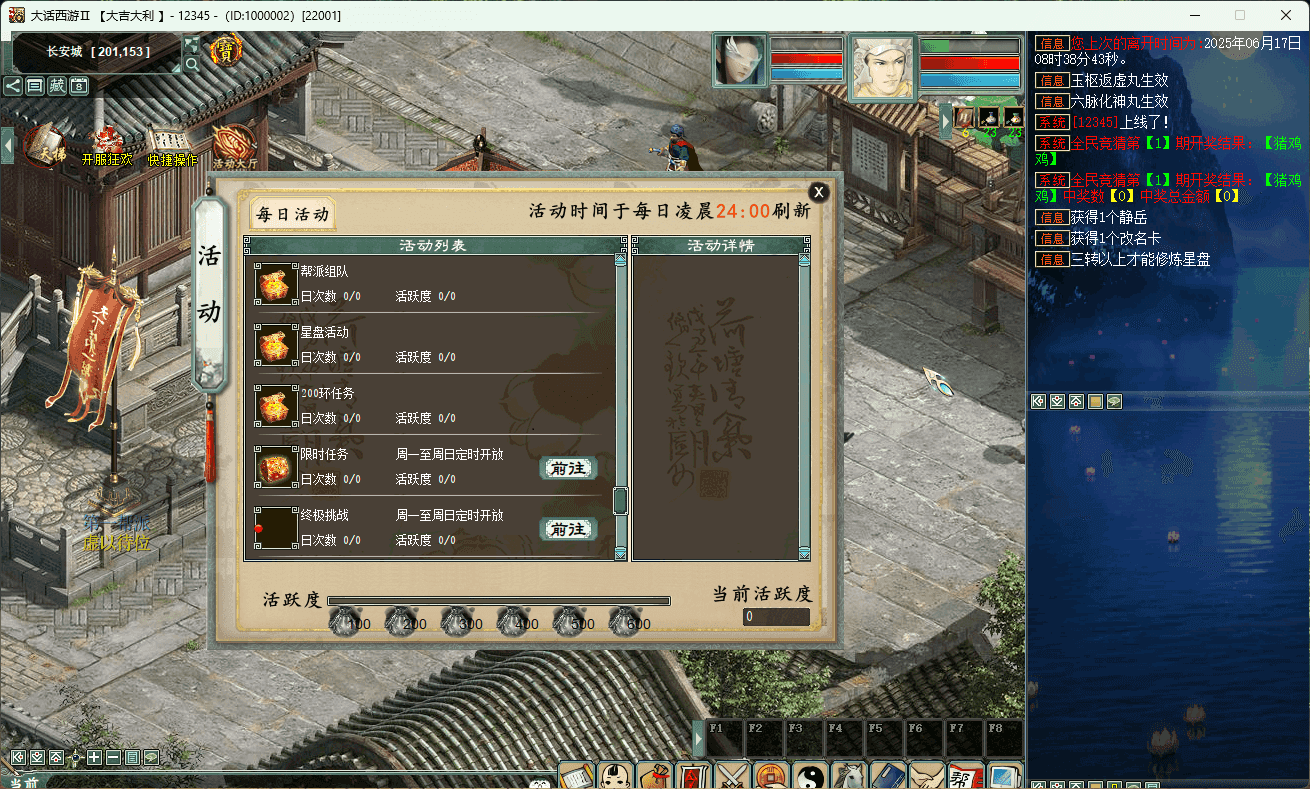
Task: Click the magnifier button beside the minimap
Action: click(x=191, y=64)
